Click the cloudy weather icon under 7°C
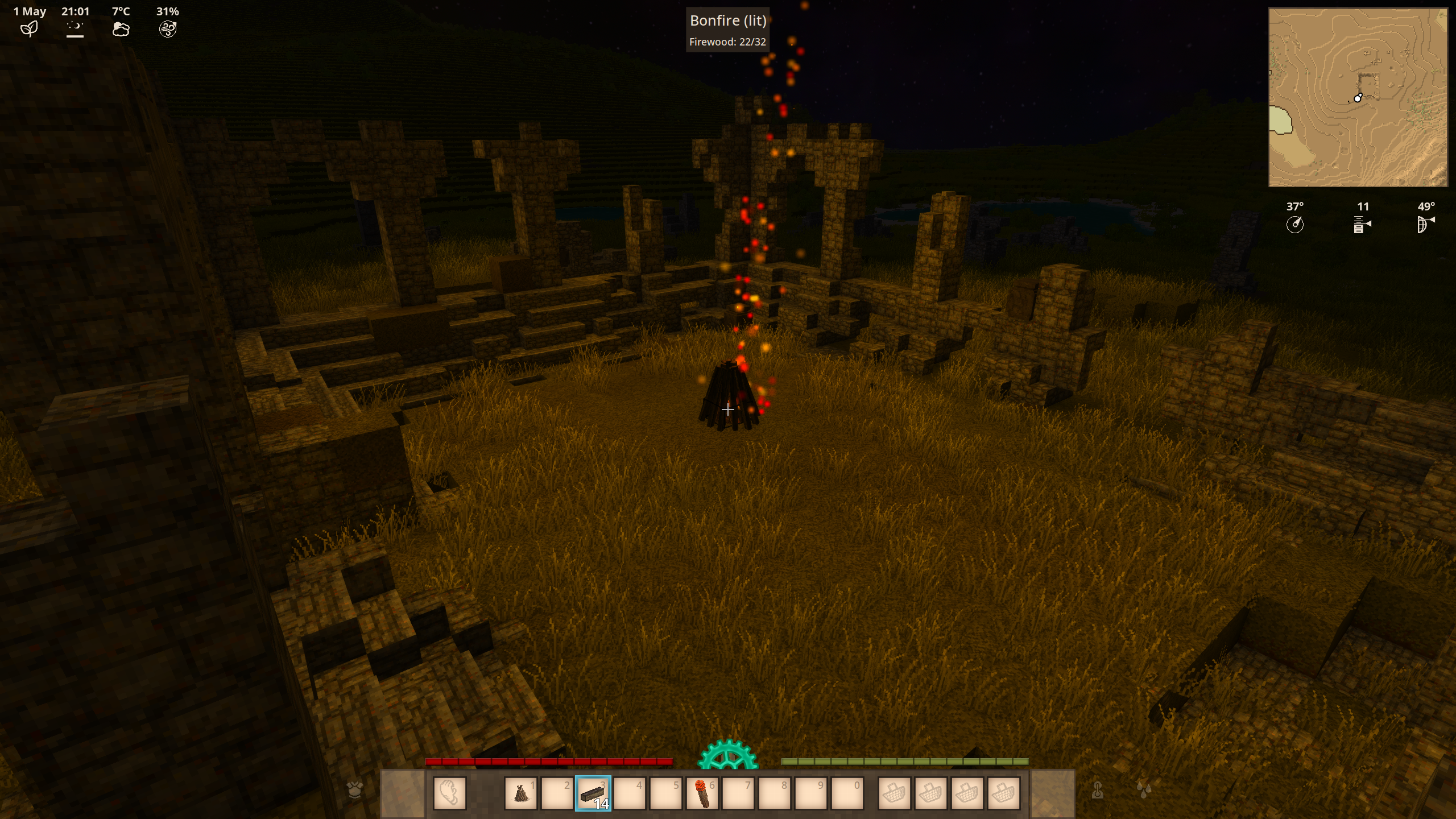 (x=121, y=29)
